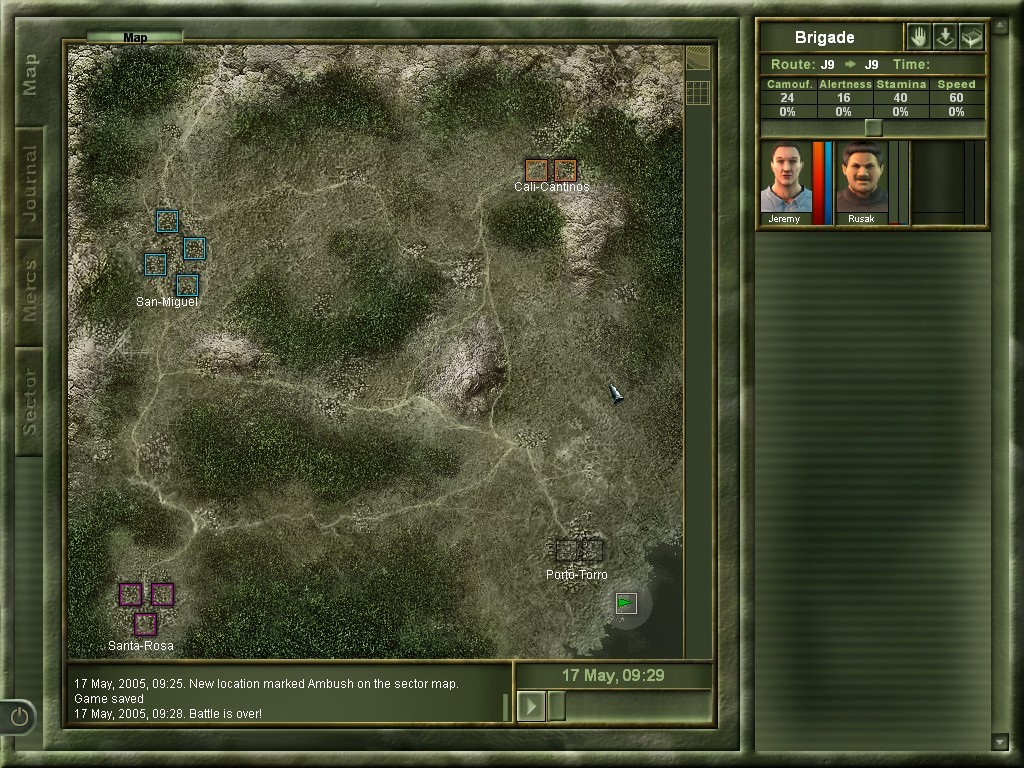
Task: Toggle the map grid overlay button
Action: (x=698, y=92)
